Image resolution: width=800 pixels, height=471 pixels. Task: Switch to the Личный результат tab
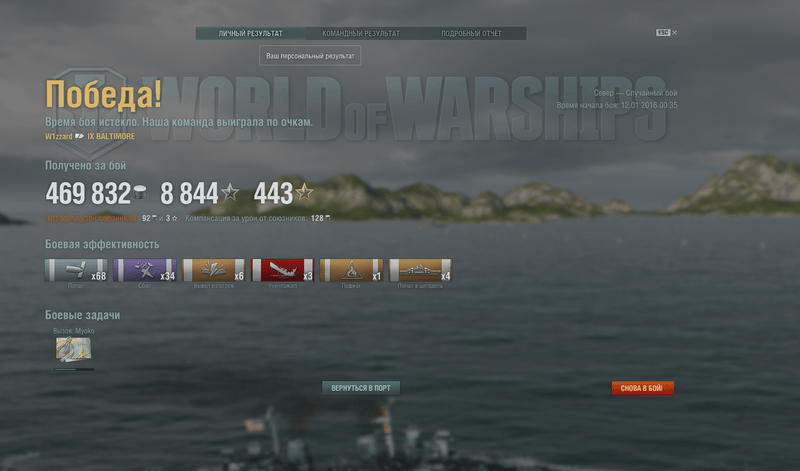(250, 33)
